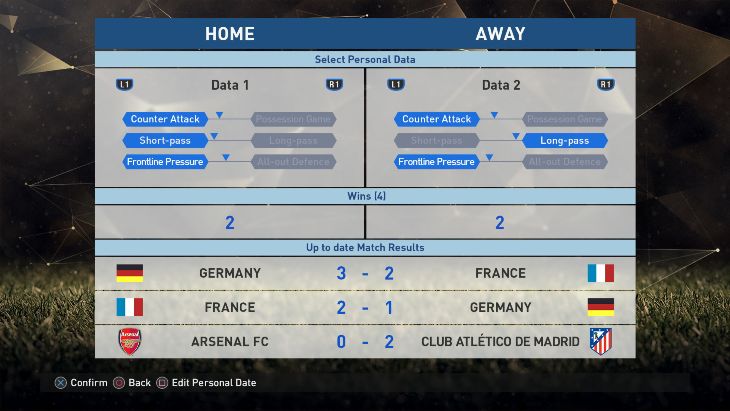Screen dimensions: 730x411
Task: Open the France 2-1 Germany match result
Action: [x=365, y=307]
